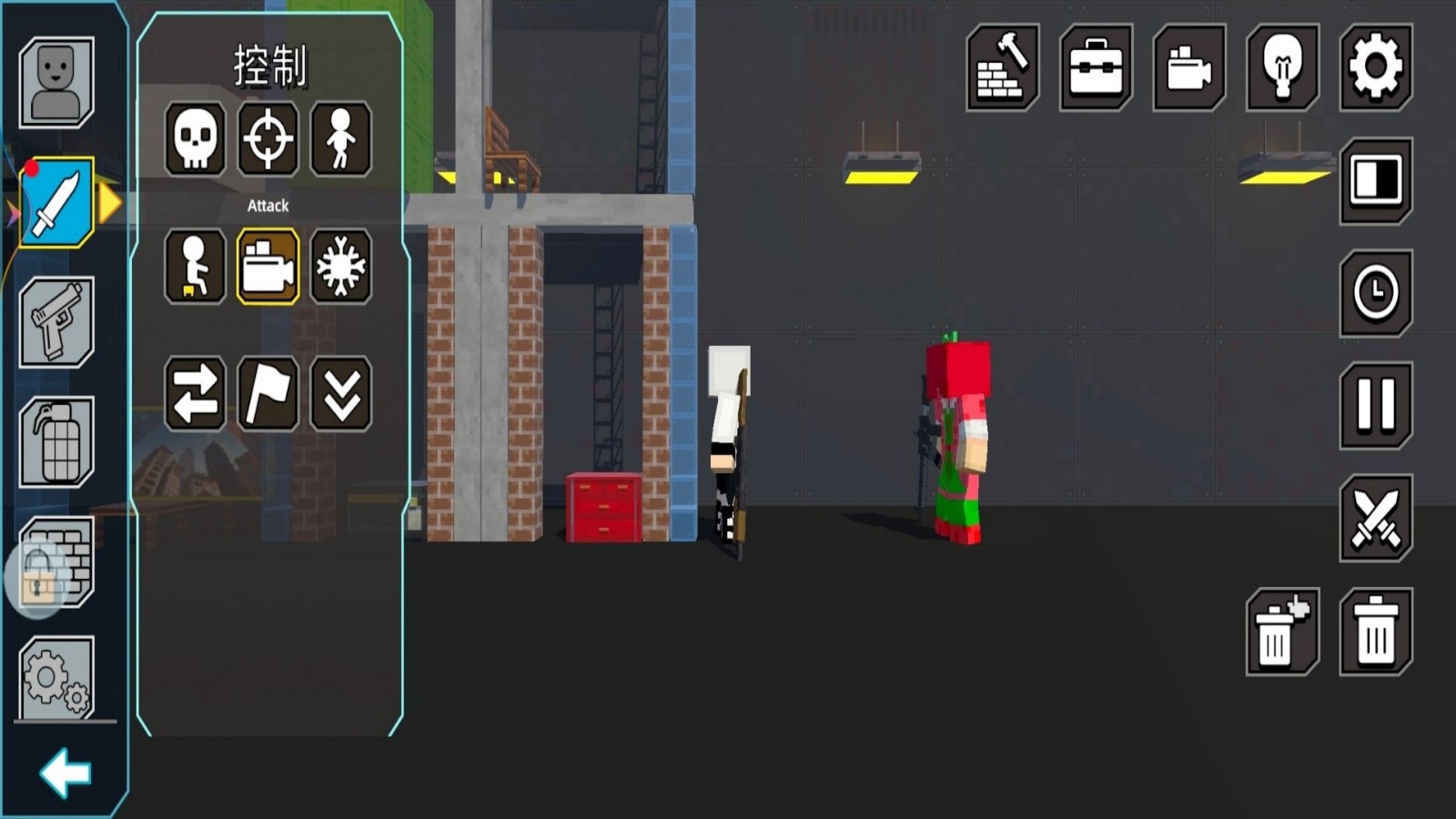Open the grenade explosives tab
1456x819 pixels.
(x=56, y=442)
